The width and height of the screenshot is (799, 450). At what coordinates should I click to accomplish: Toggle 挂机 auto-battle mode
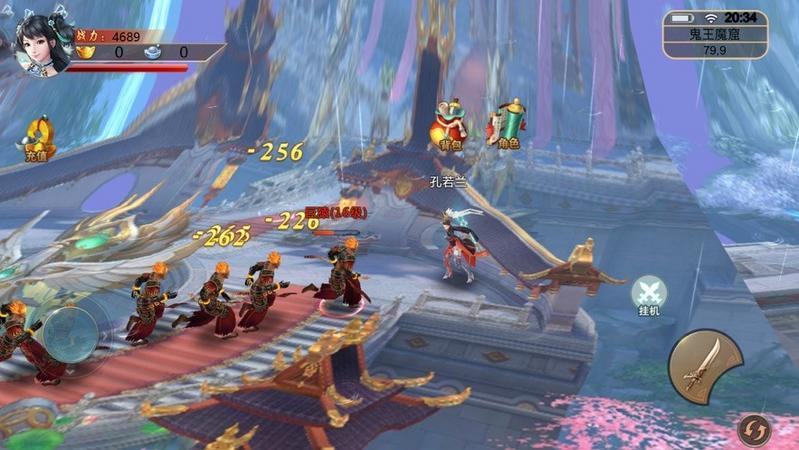coord(650,295)
